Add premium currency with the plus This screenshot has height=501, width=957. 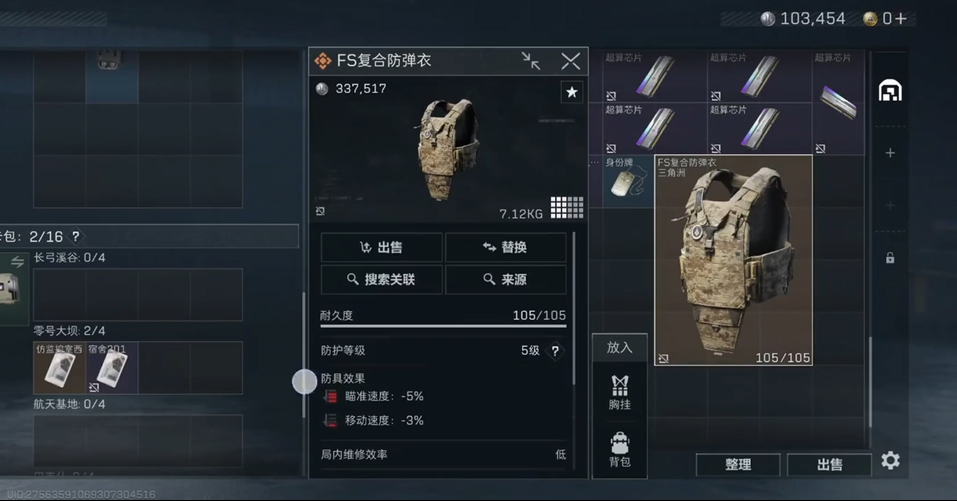click(901, 18)
